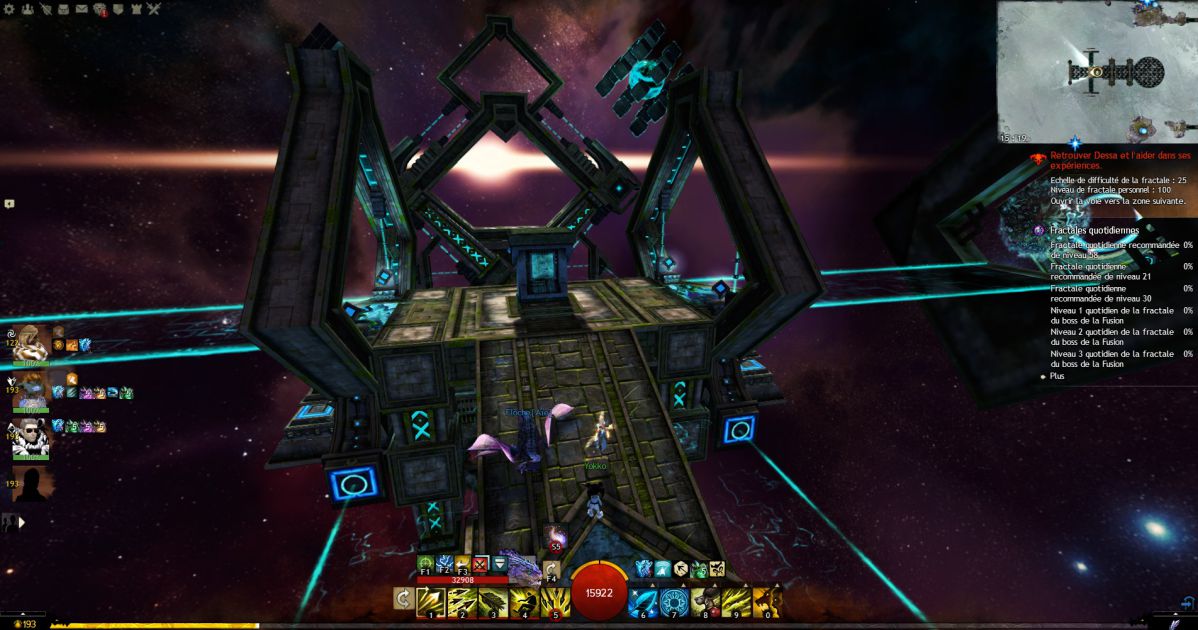Expand "Plus" under daily fractals list
Viewport: 1198px width, 630px height.
click(x=1057, y=376)
